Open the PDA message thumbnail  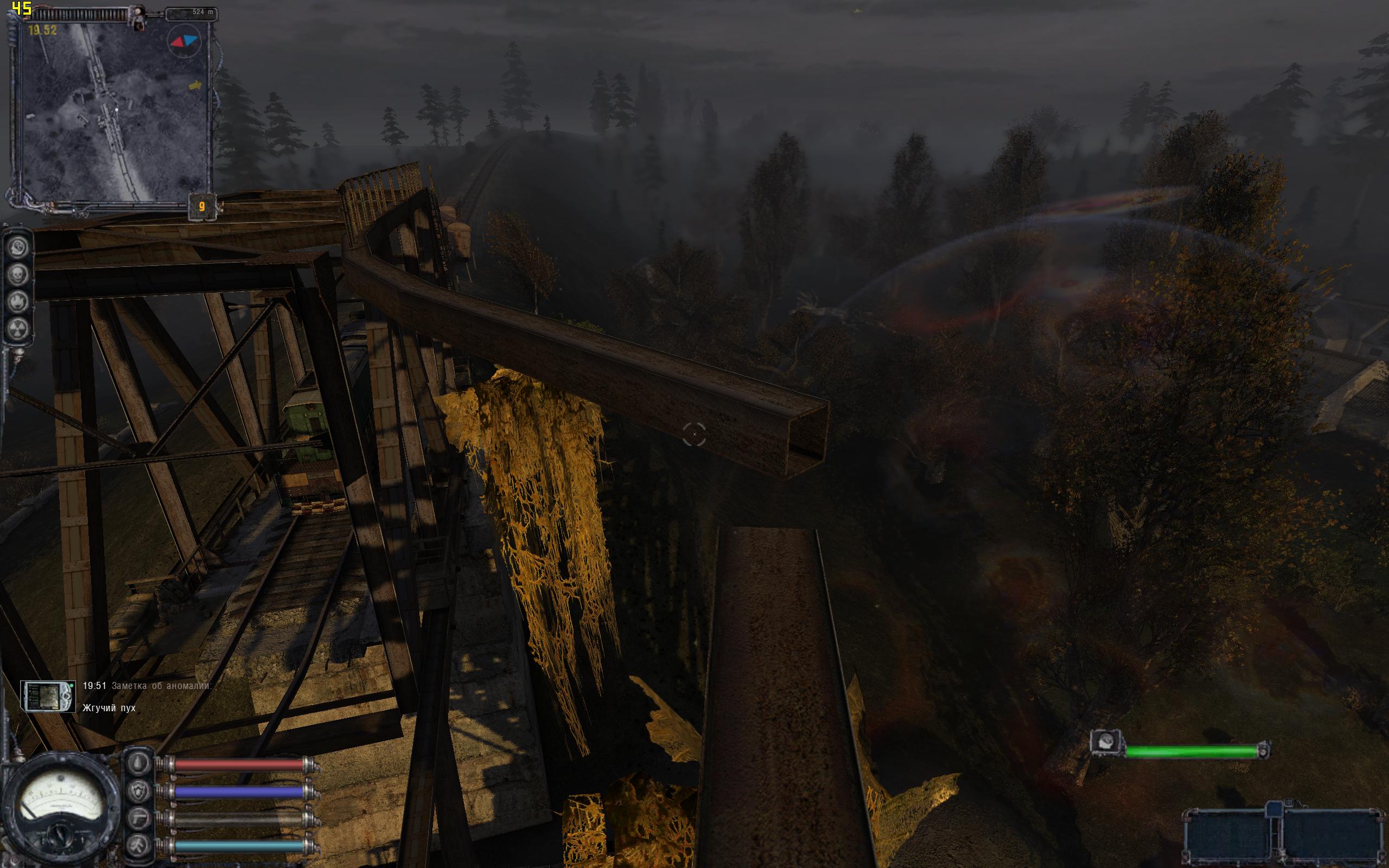48,697
